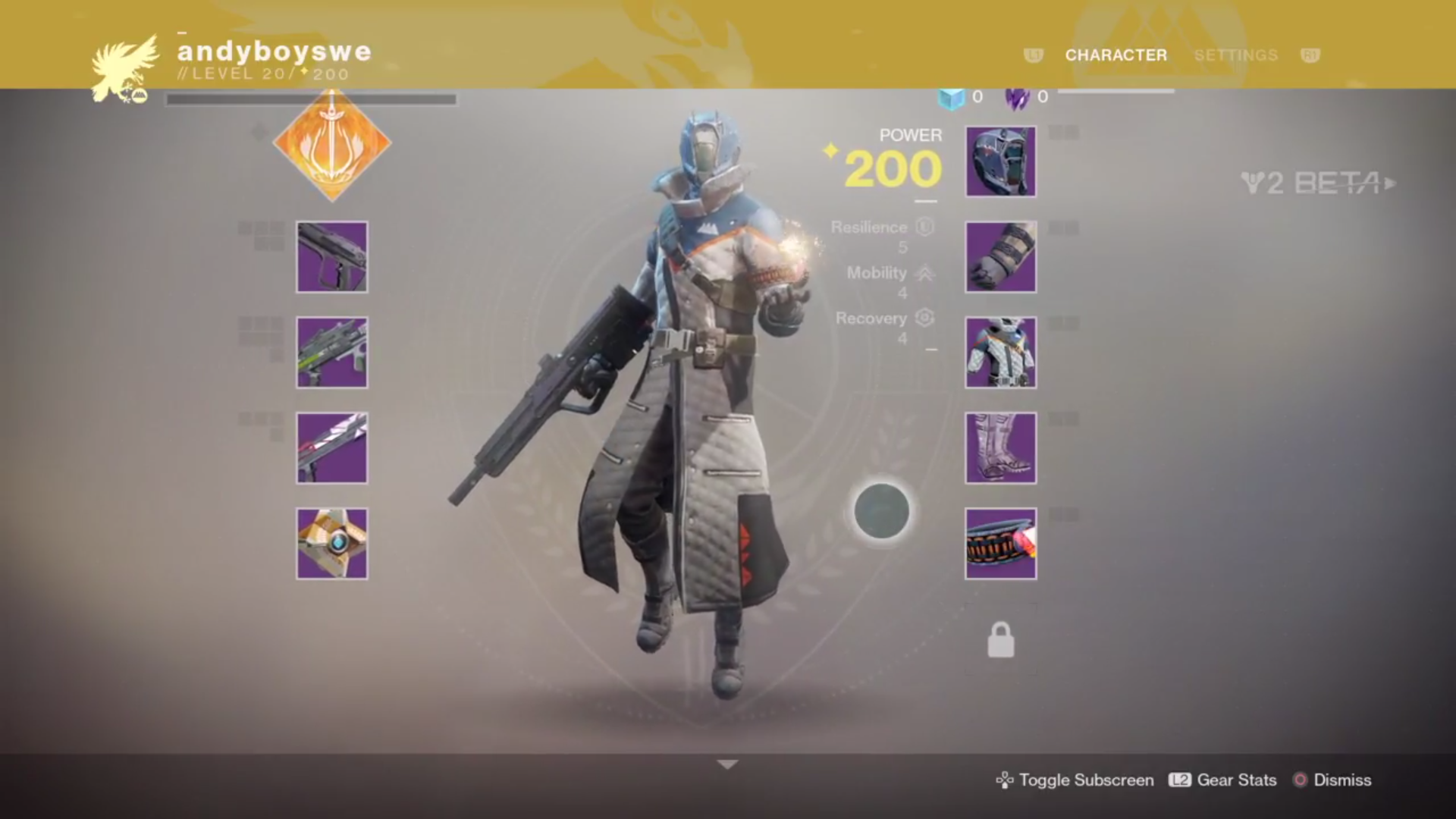Select the kinetic sidearm weapon slot

(x=332, y=257)
